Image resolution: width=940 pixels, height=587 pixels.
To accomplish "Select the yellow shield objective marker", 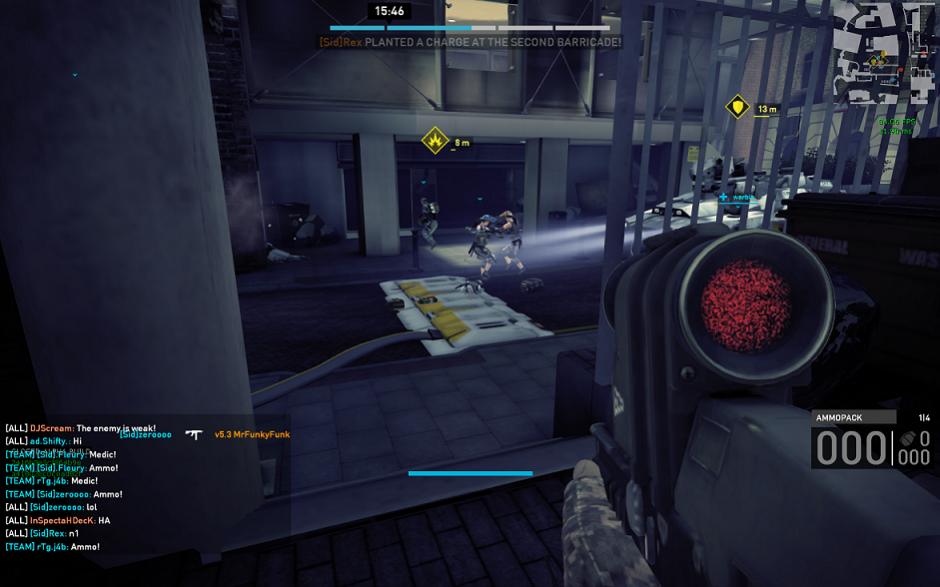I will coord(738,106).
